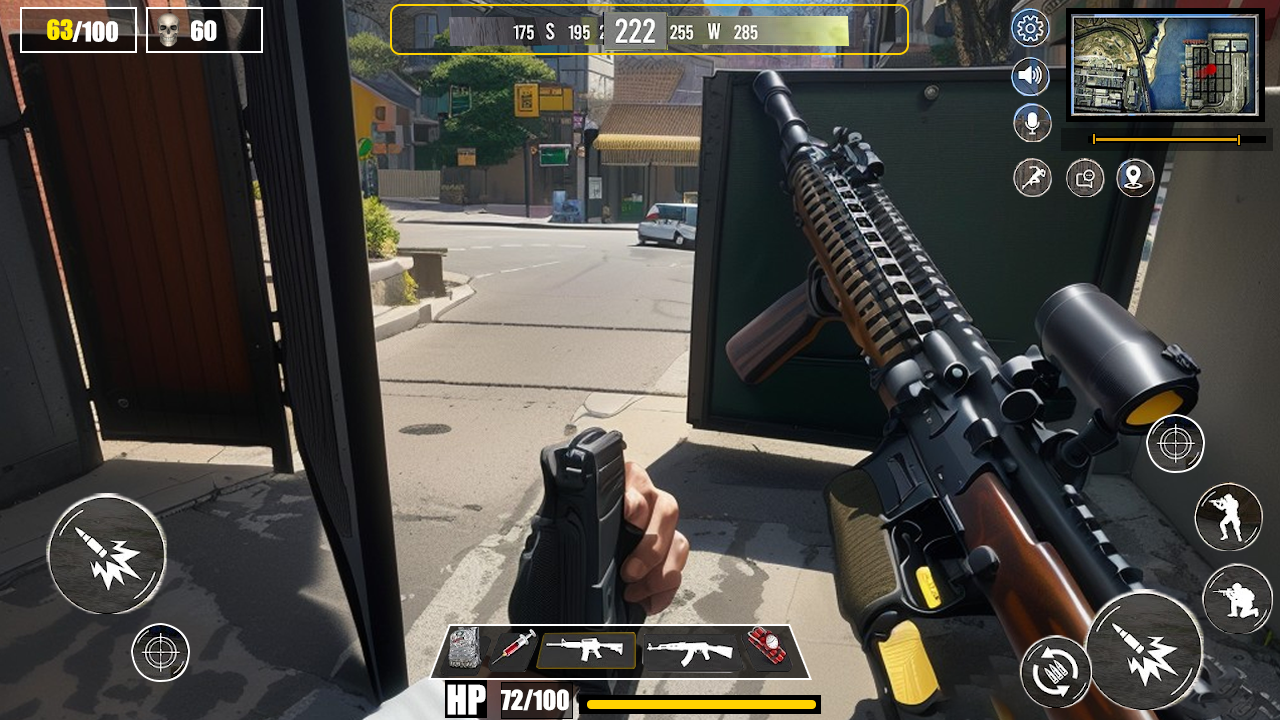Click the location pin waypoint icon

click(x=1135, y=178)
